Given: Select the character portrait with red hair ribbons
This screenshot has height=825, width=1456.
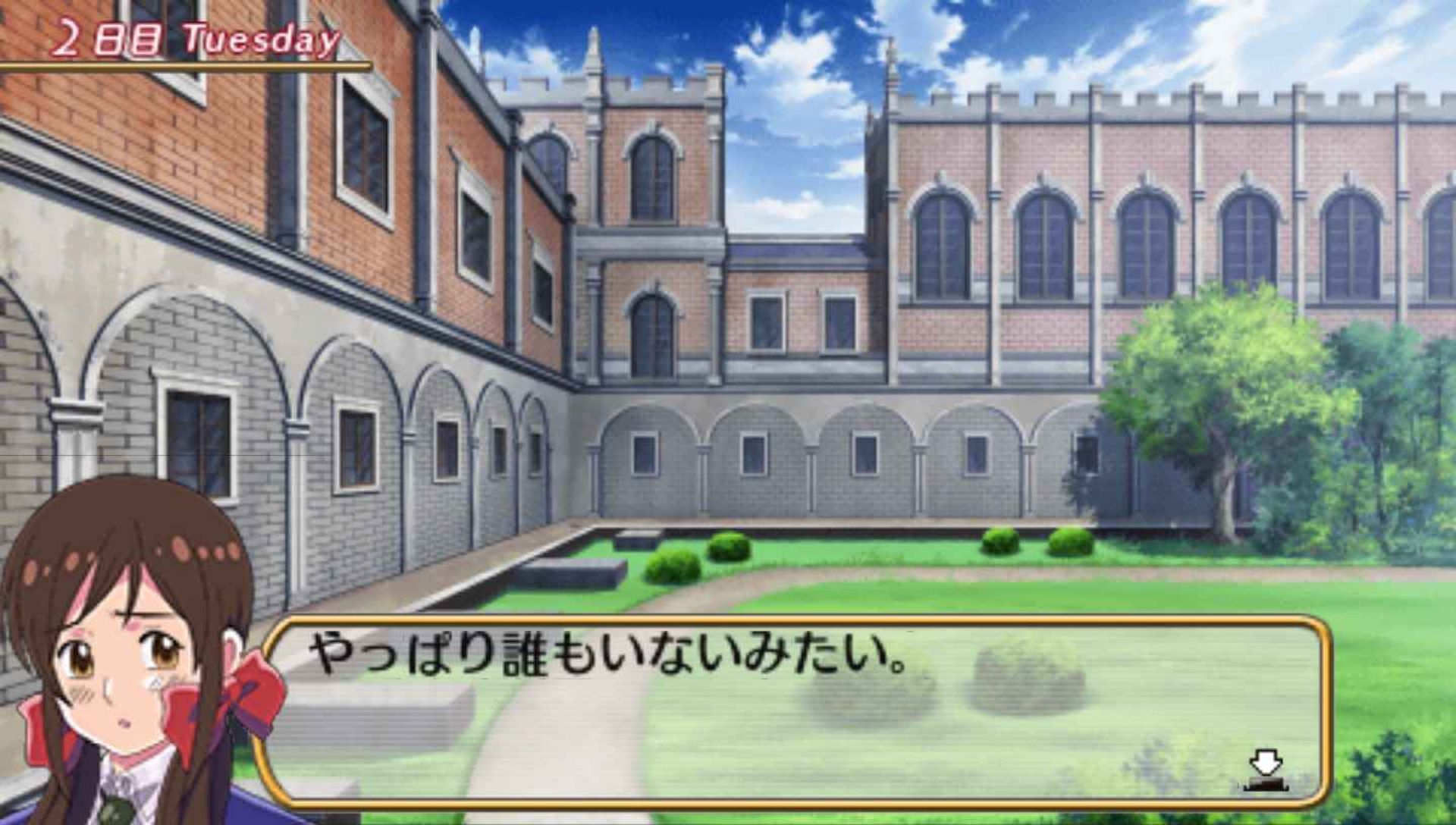Looking at the screenshot, I should (121, 667).
